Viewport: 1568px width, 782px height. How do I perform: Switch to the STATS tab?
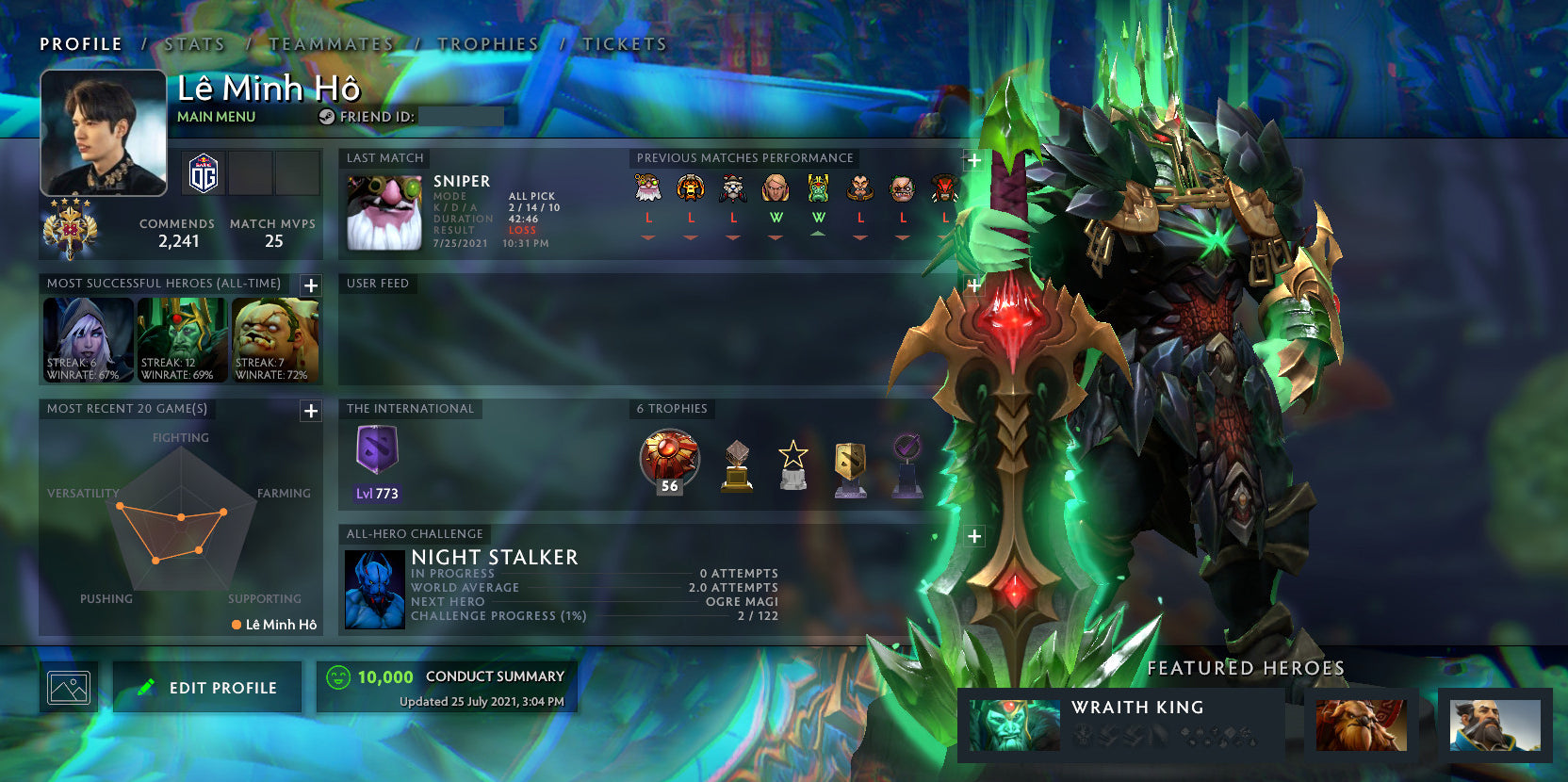pos(192,43)
